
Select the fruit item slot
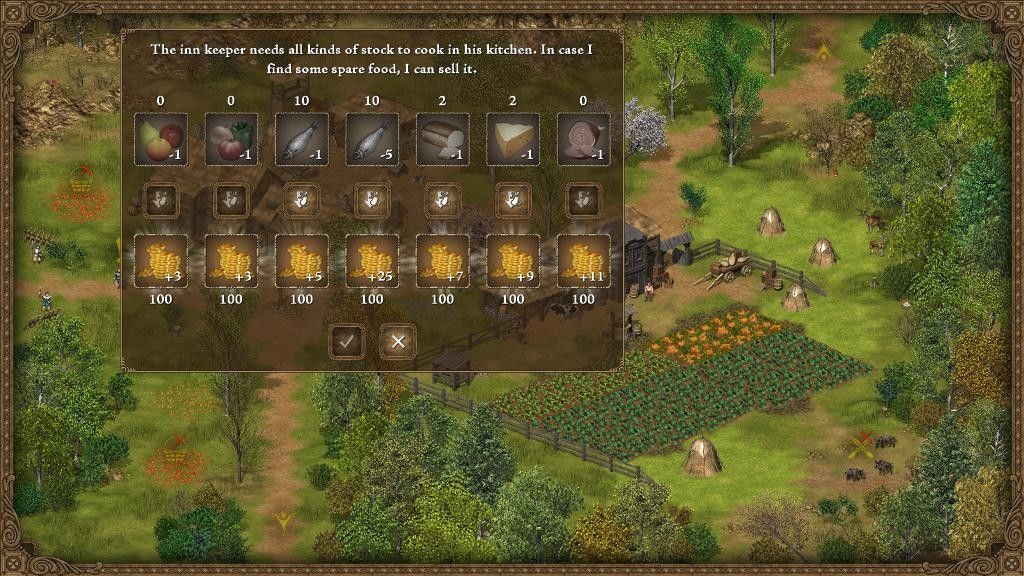[161, 139]
